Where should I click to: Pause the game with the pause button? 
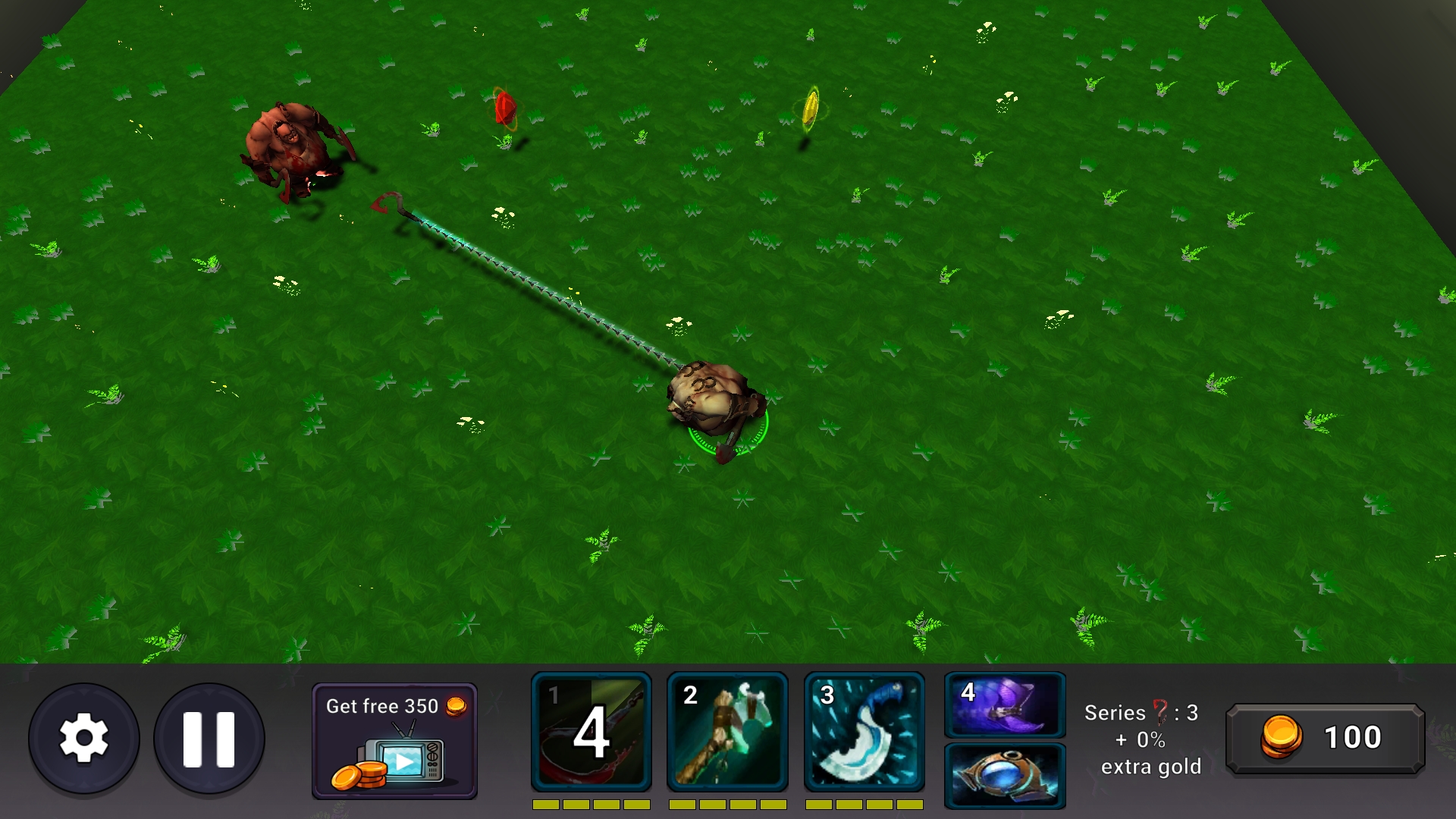click(209, 736)
